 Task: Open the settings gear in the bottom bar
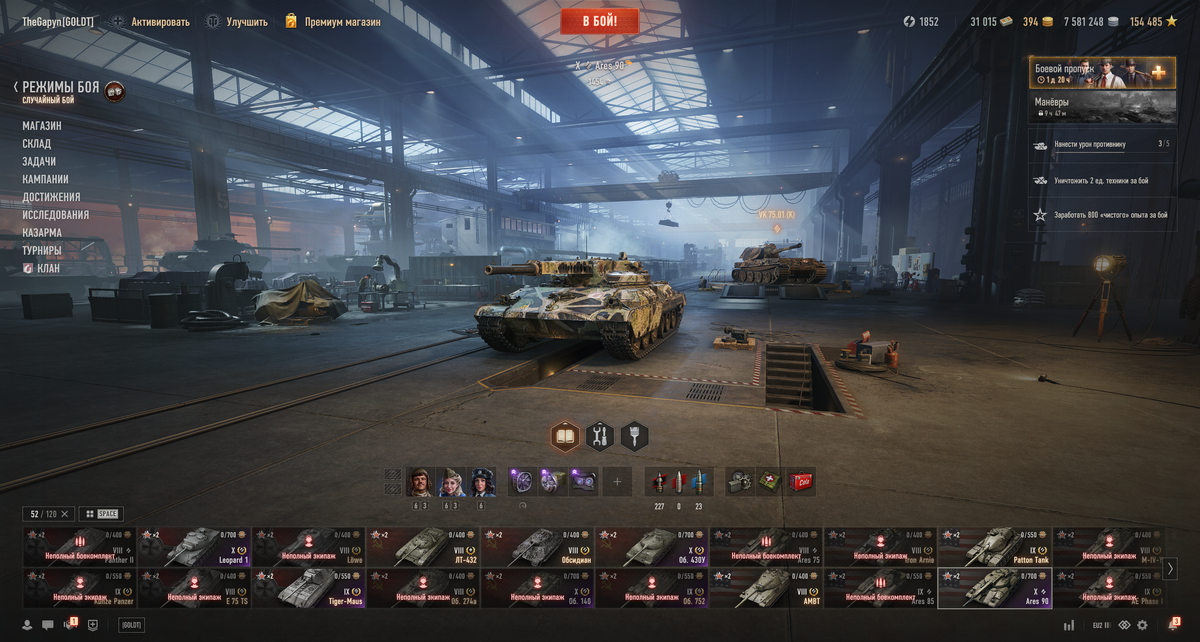pyautogui.click(x=1142, y=625)
